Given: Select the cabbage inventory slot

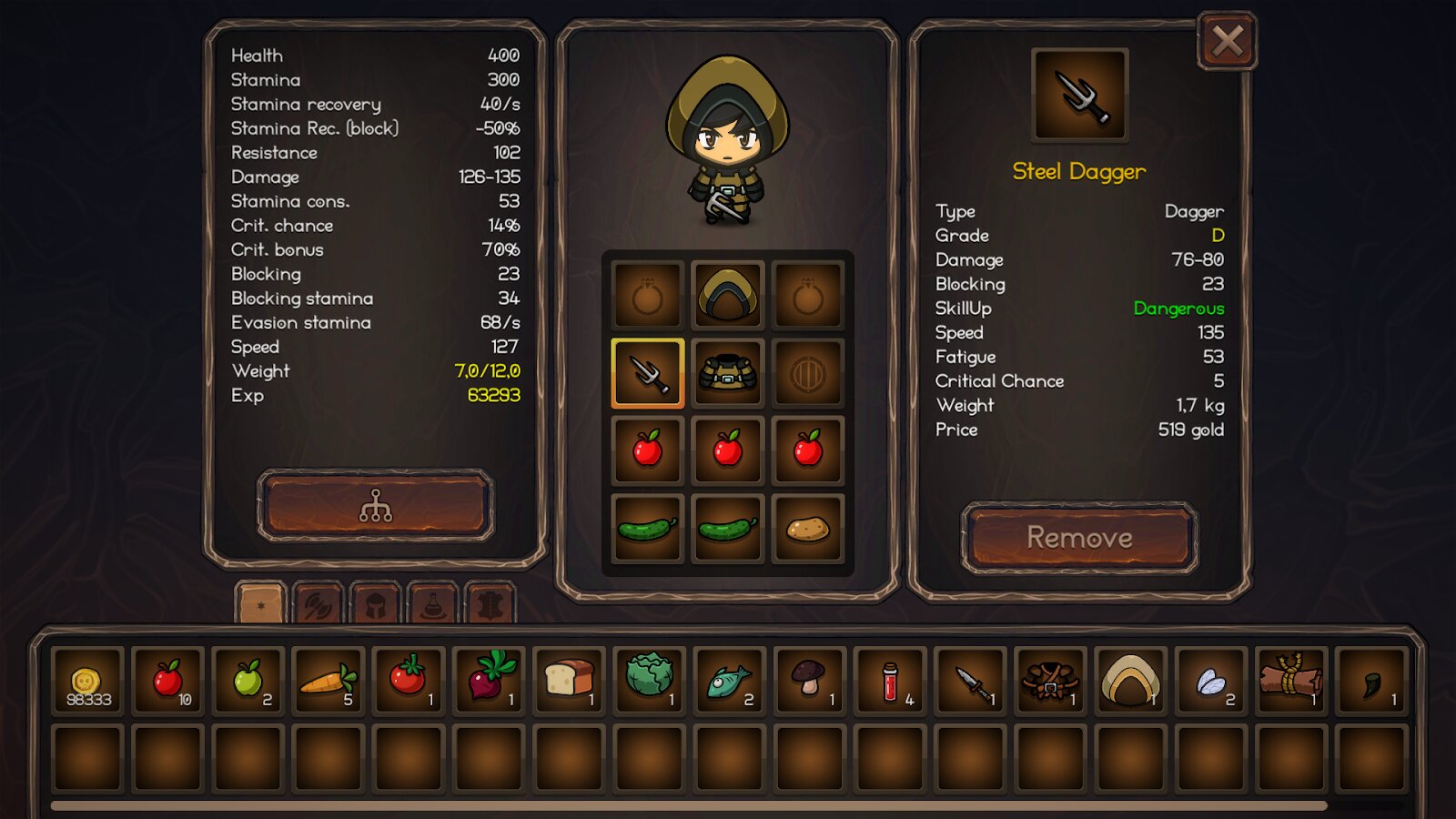Looking at the screenshot, I should 649,681.
